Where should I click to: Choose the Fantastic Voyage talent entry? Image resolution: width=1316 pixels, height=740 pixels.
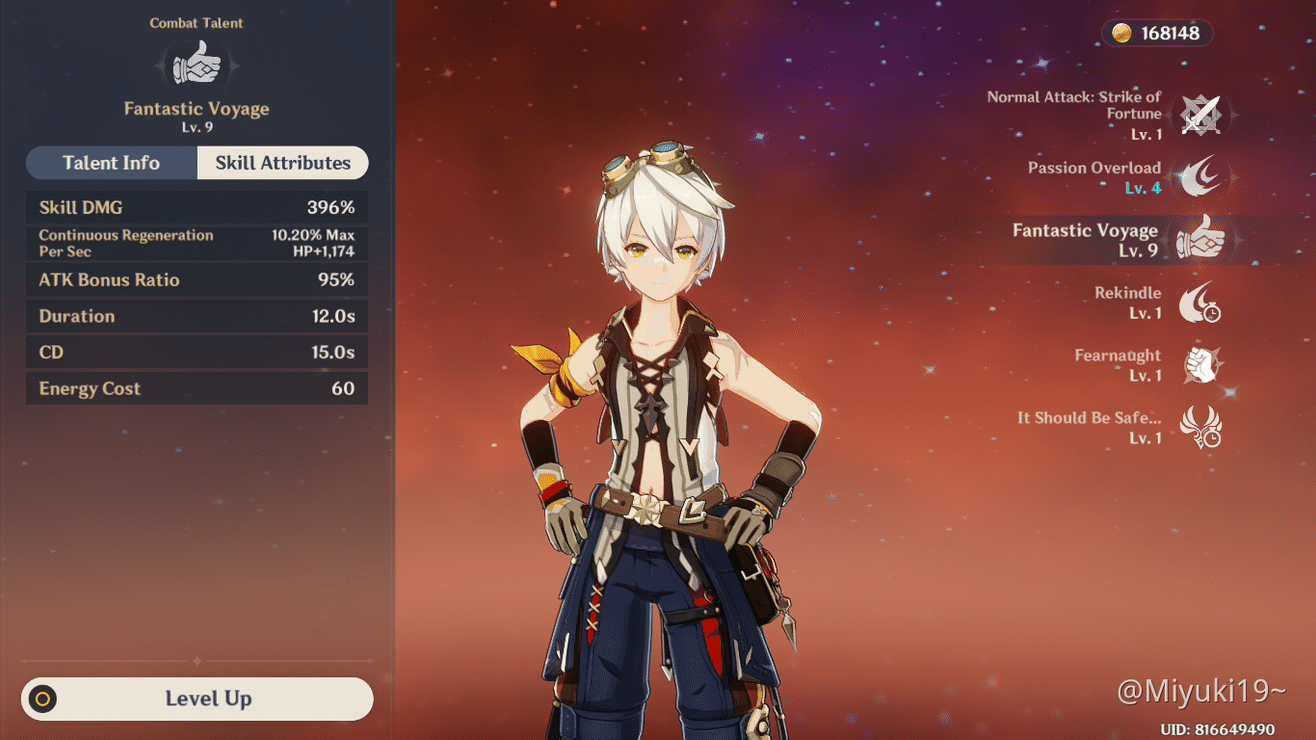point(1200,240)
